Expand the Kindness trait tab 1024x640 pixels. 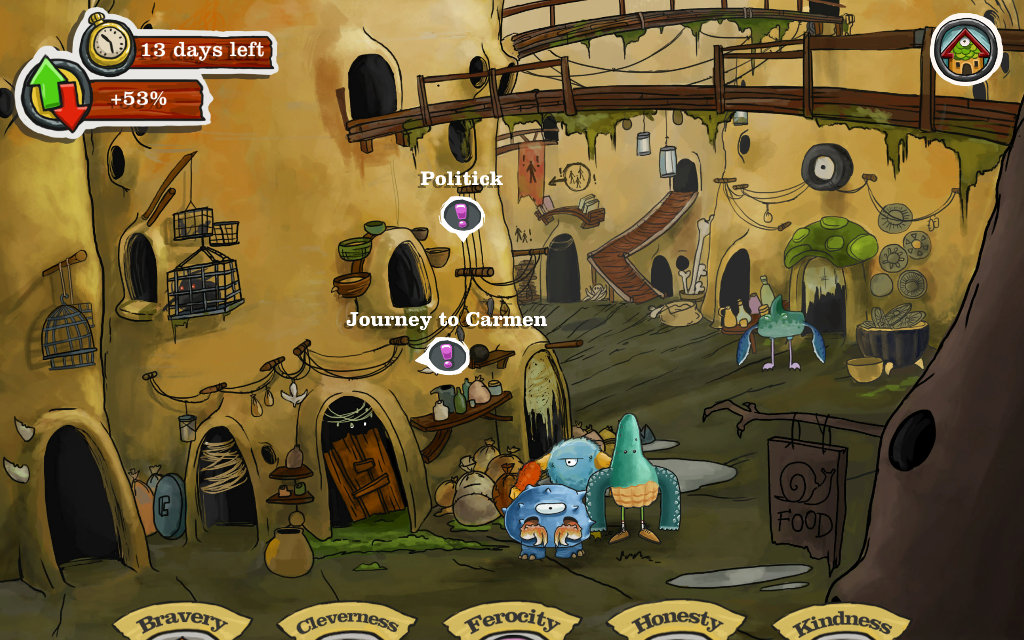click(x=842, y=623)
